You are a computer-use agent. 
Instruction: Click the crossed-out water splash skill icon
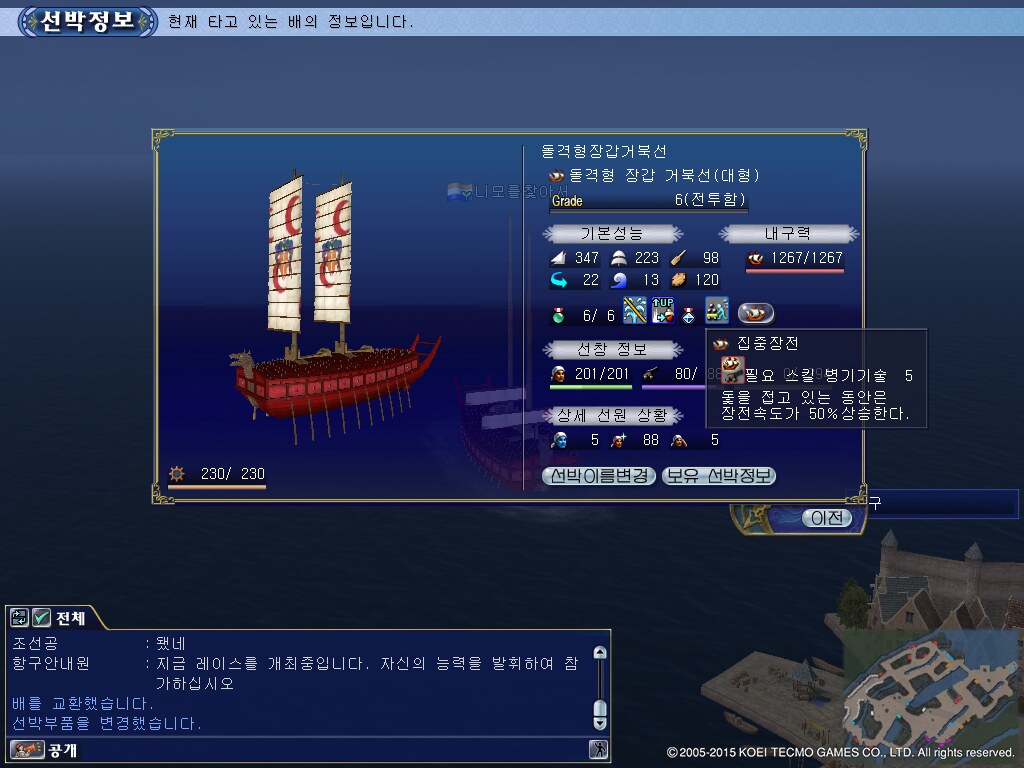[635, 311]
